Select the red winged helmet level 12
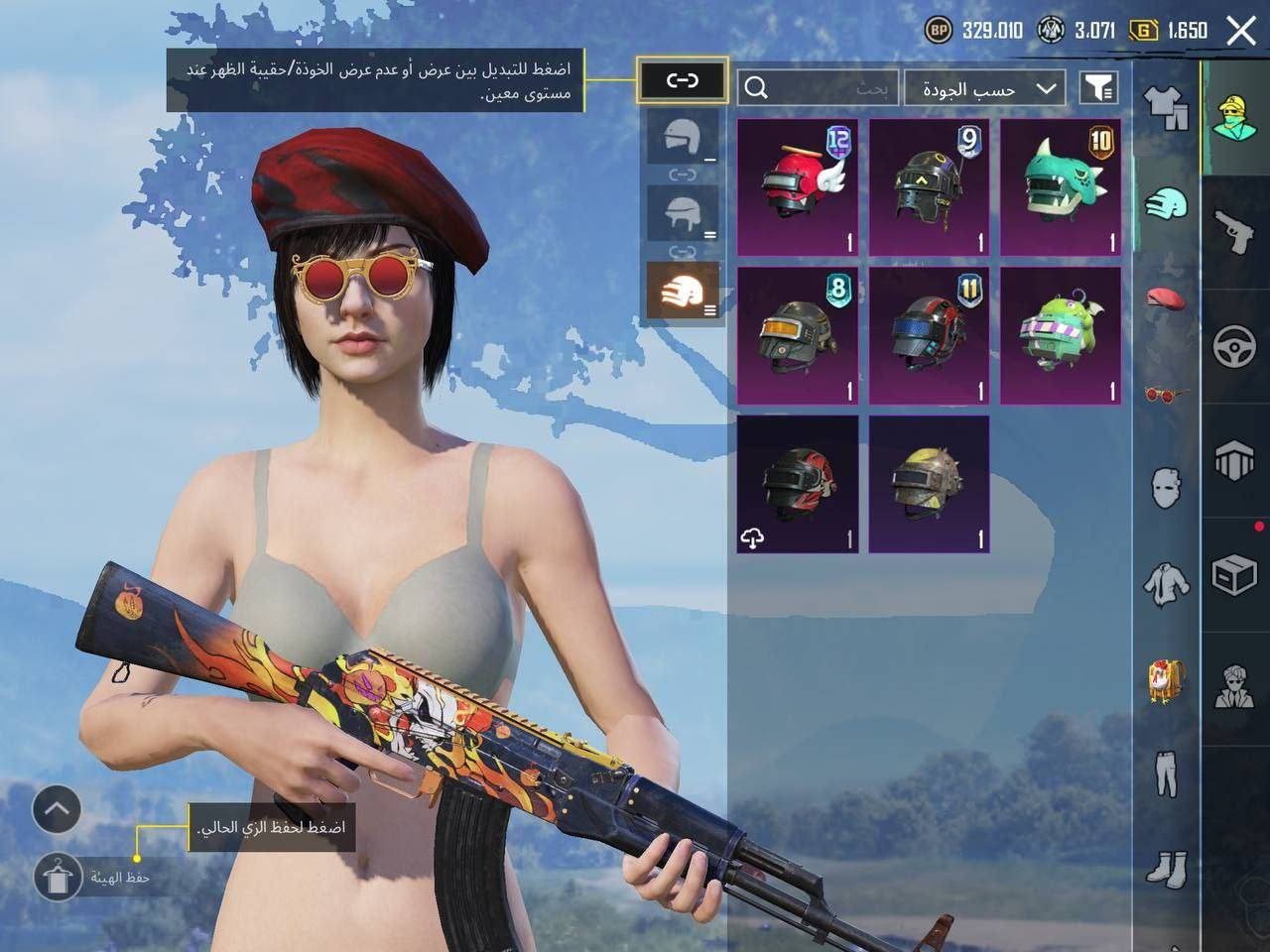 pos(798,187)
